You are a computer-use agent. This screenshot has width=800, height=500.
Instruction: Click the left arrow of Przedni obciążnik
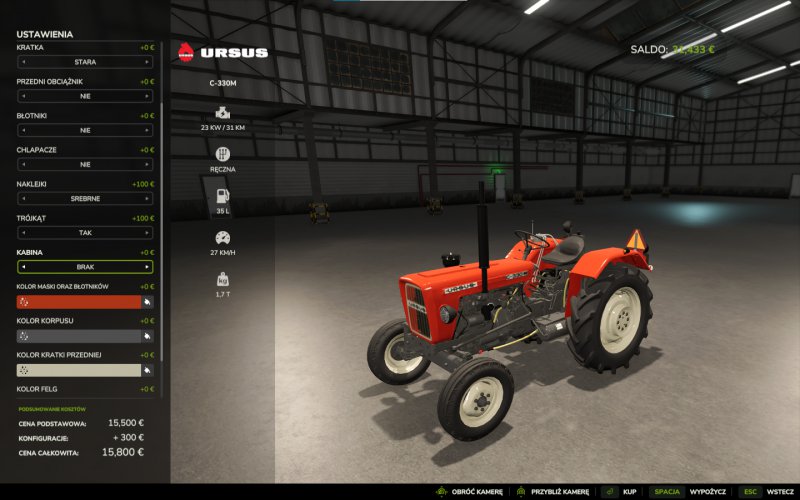[x=23, y=96]
